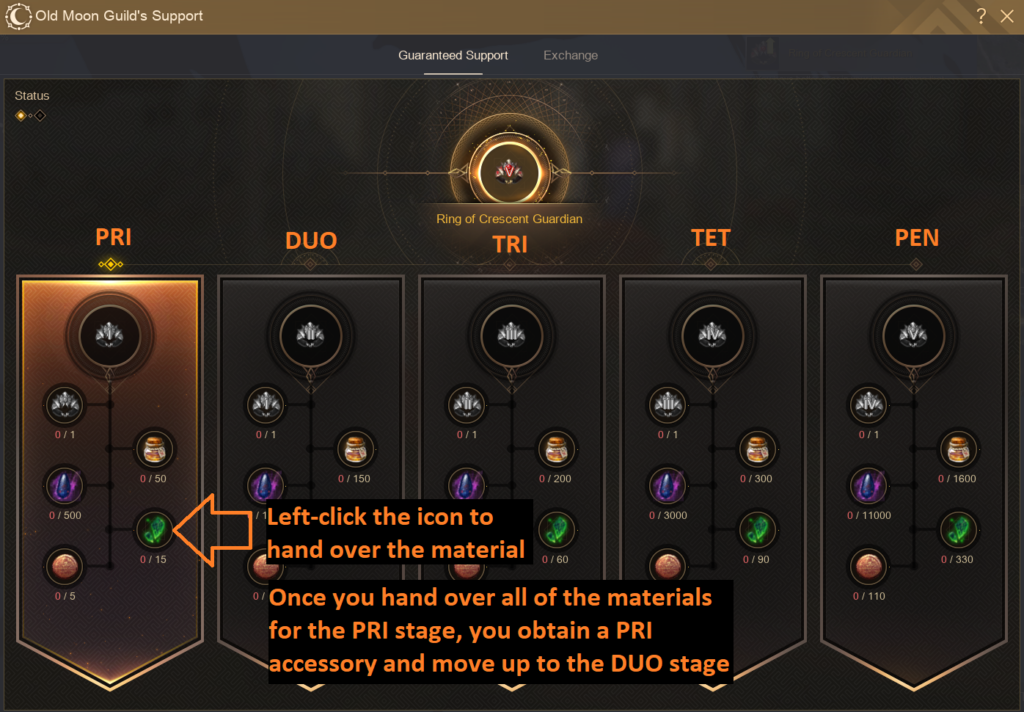Viewport: 1024px width, 712px height.
Task: Hand over the jar material showing 0/50
Action: [x=154, y=448]
